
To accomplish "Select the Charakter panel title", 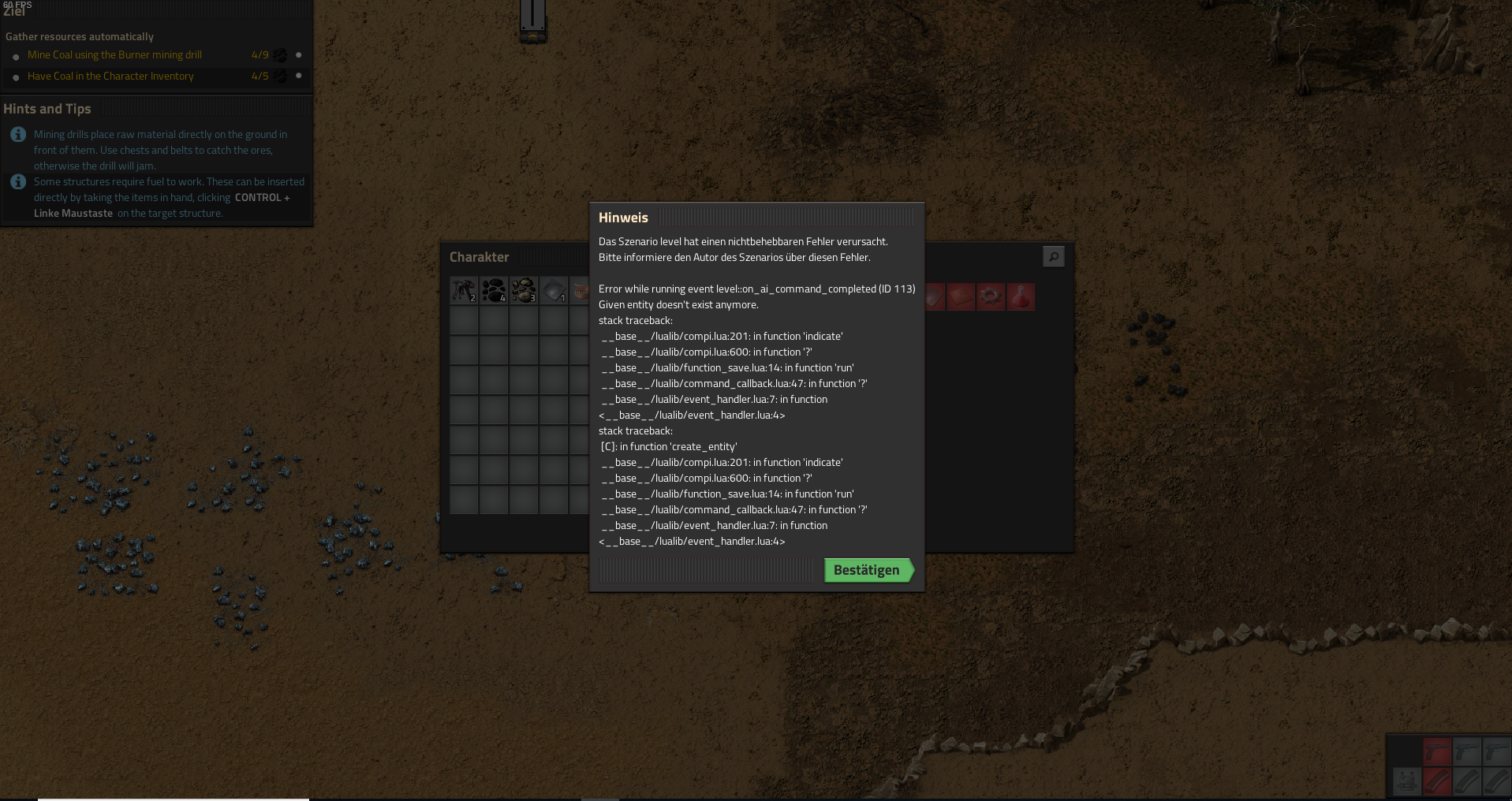I will point(478,257).
